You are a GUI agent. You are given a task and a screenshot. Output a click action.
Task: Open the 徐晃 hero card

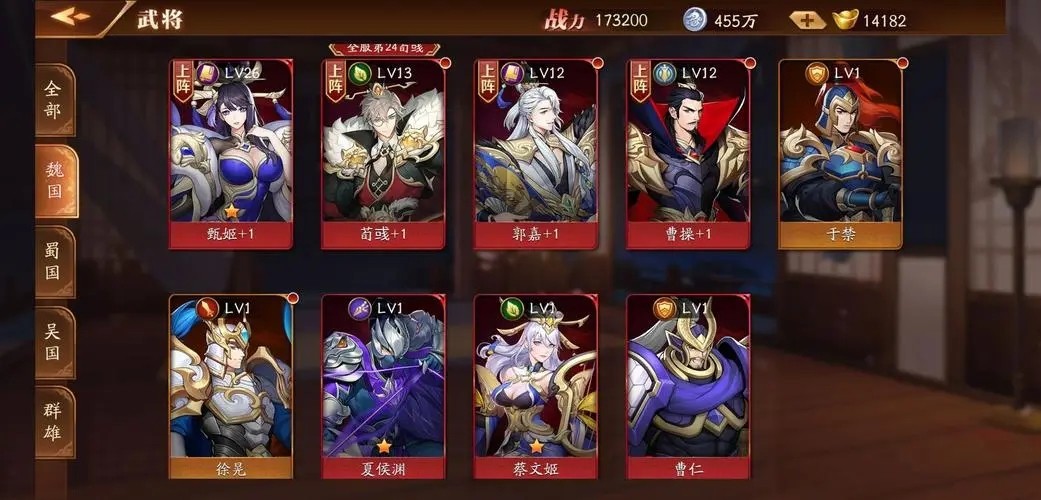pos(232,386)
